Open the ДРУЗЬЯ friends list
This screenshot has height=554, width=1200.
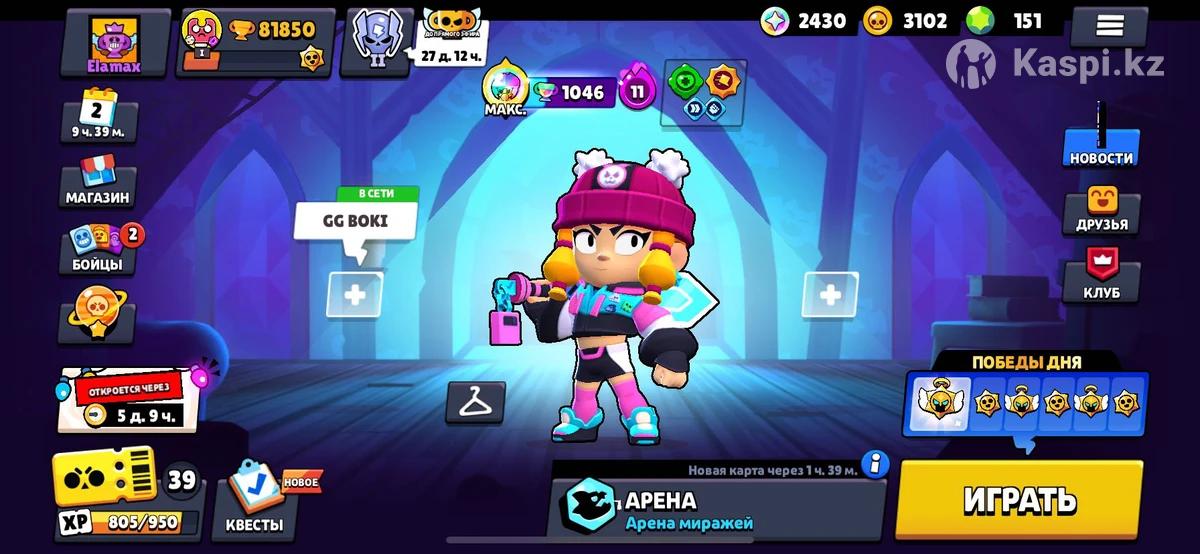[1101, 210]
